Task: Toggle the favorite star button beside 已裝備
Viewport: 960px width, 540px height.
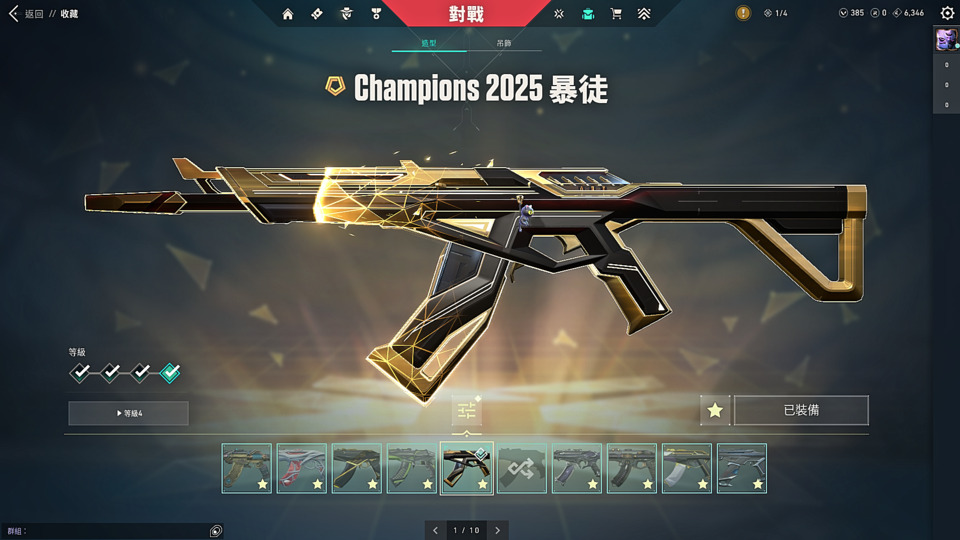Action: click(714, 410)
